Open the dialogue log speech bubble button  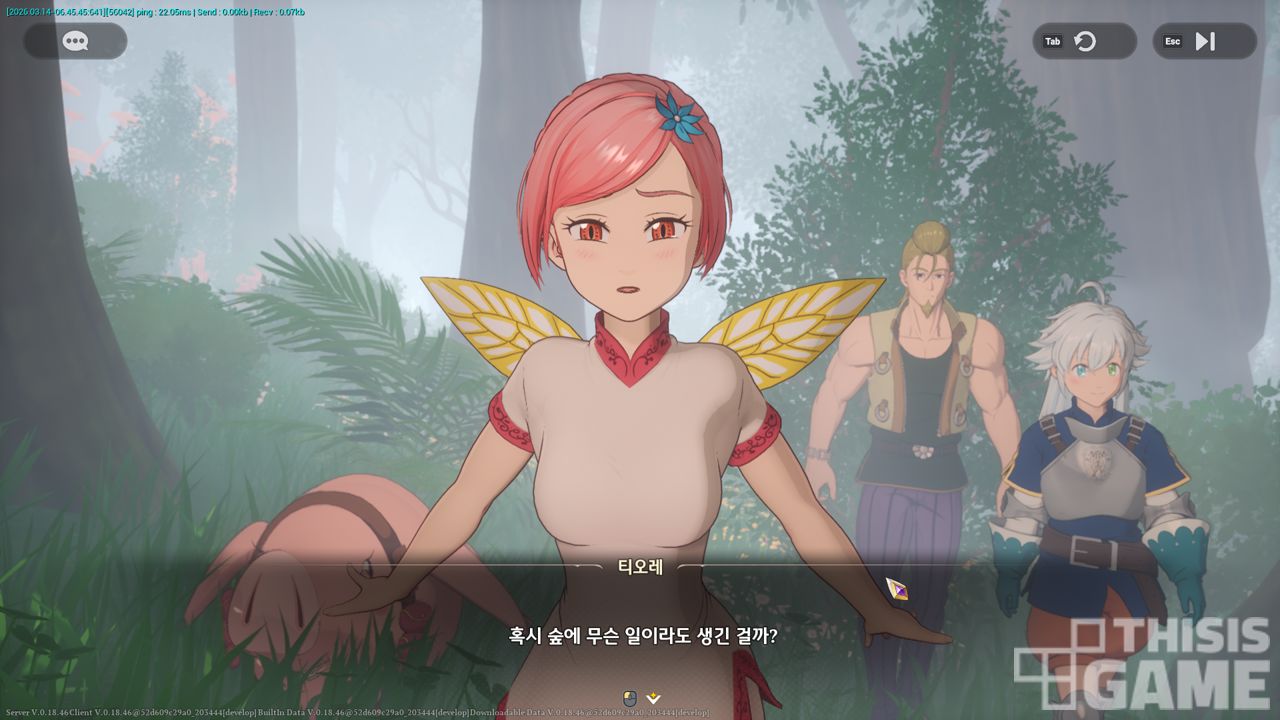tap(75, 41)
